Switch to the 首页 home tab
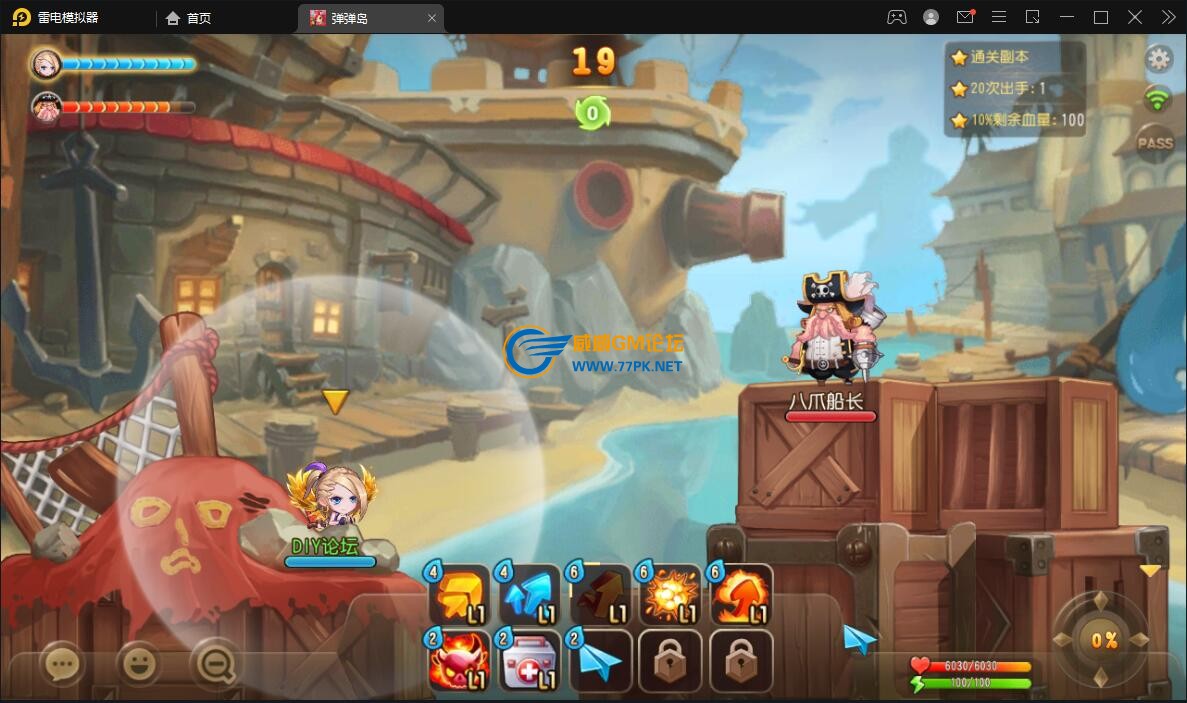Image resolution: width=1187 pixels, height=703 pixels. 189,18
